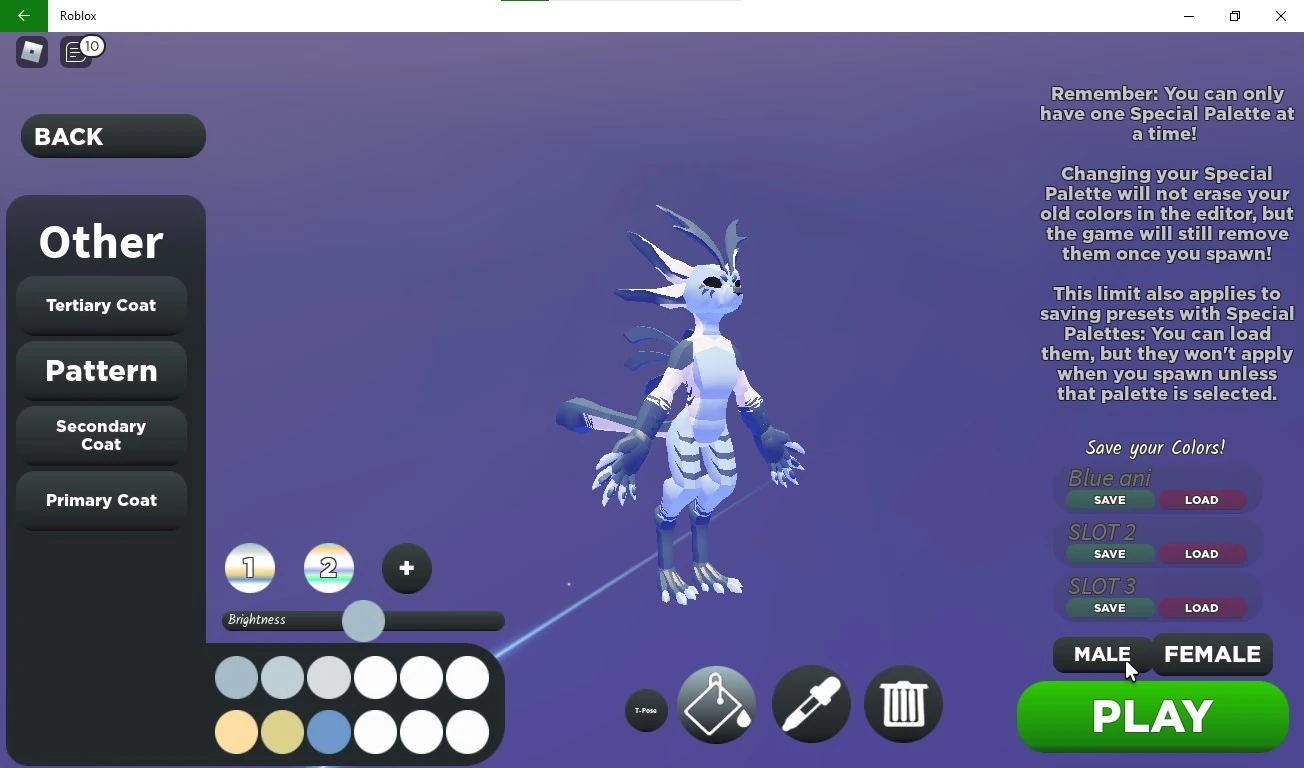Click BACK to leave the editor
This screenshot has width=1304, height=768.
(x=112, y=136)
